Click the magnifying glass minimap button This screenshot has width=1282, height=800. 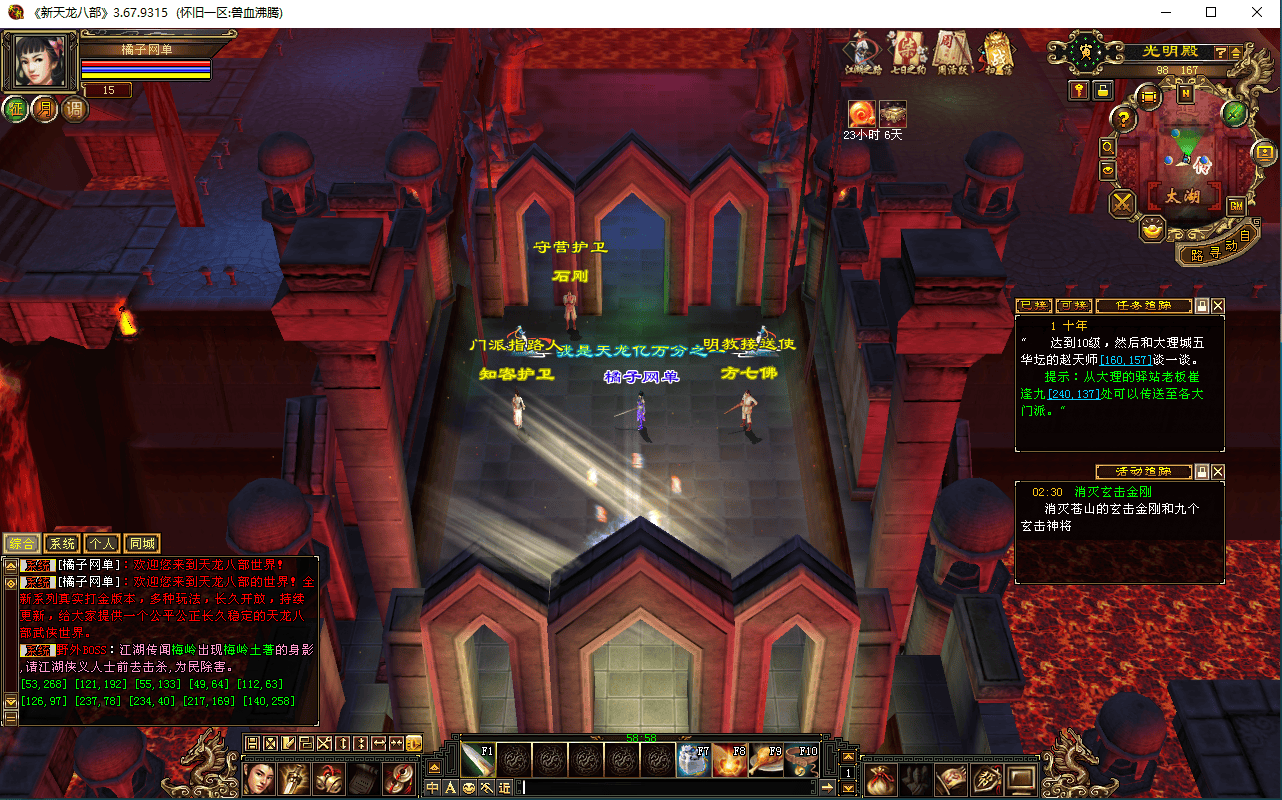click(1108, 147)
